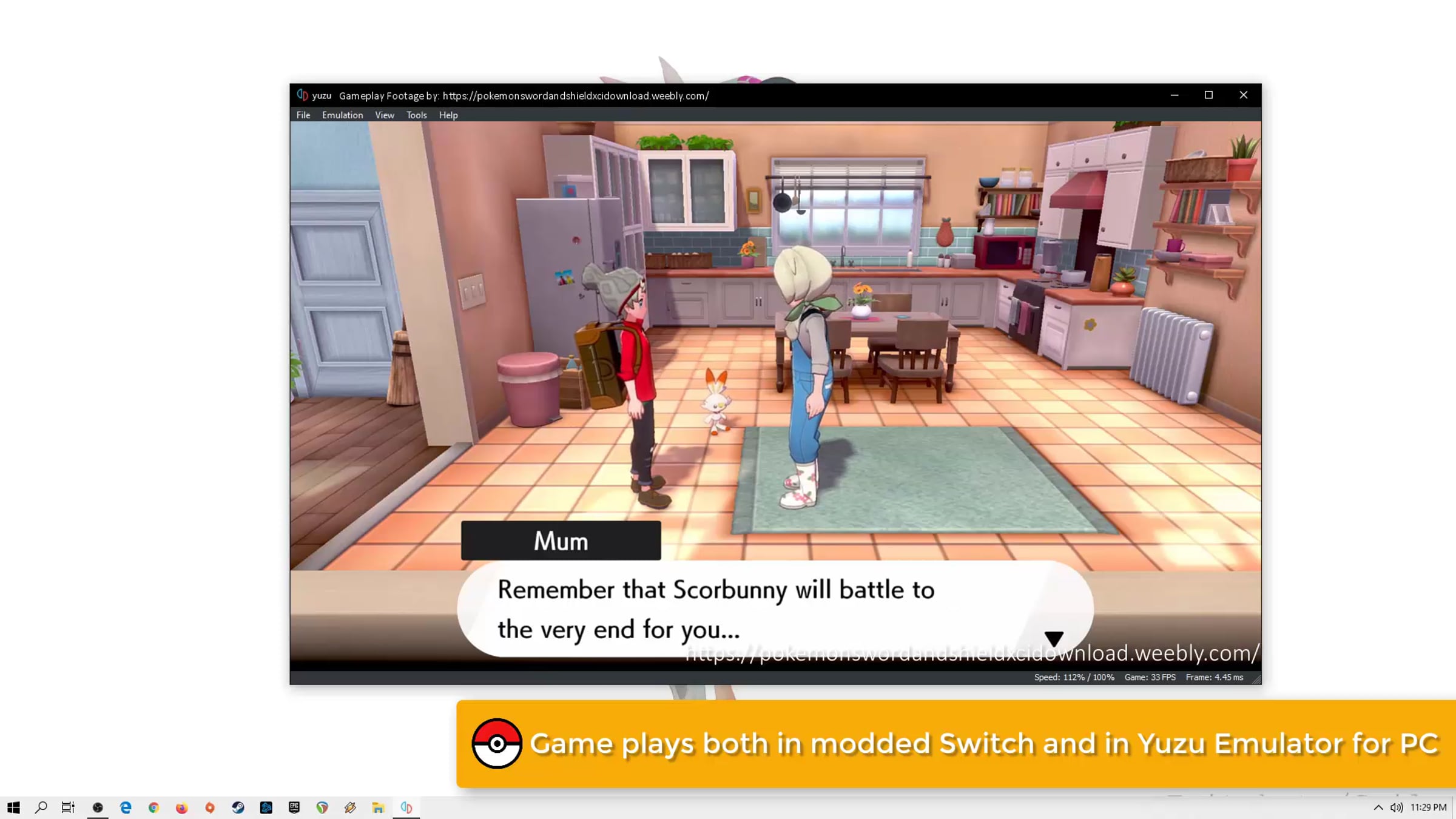This screenshot has height=819, width=1456.
Task: Close the yuzu emulator window
Action: (1243, 95)
